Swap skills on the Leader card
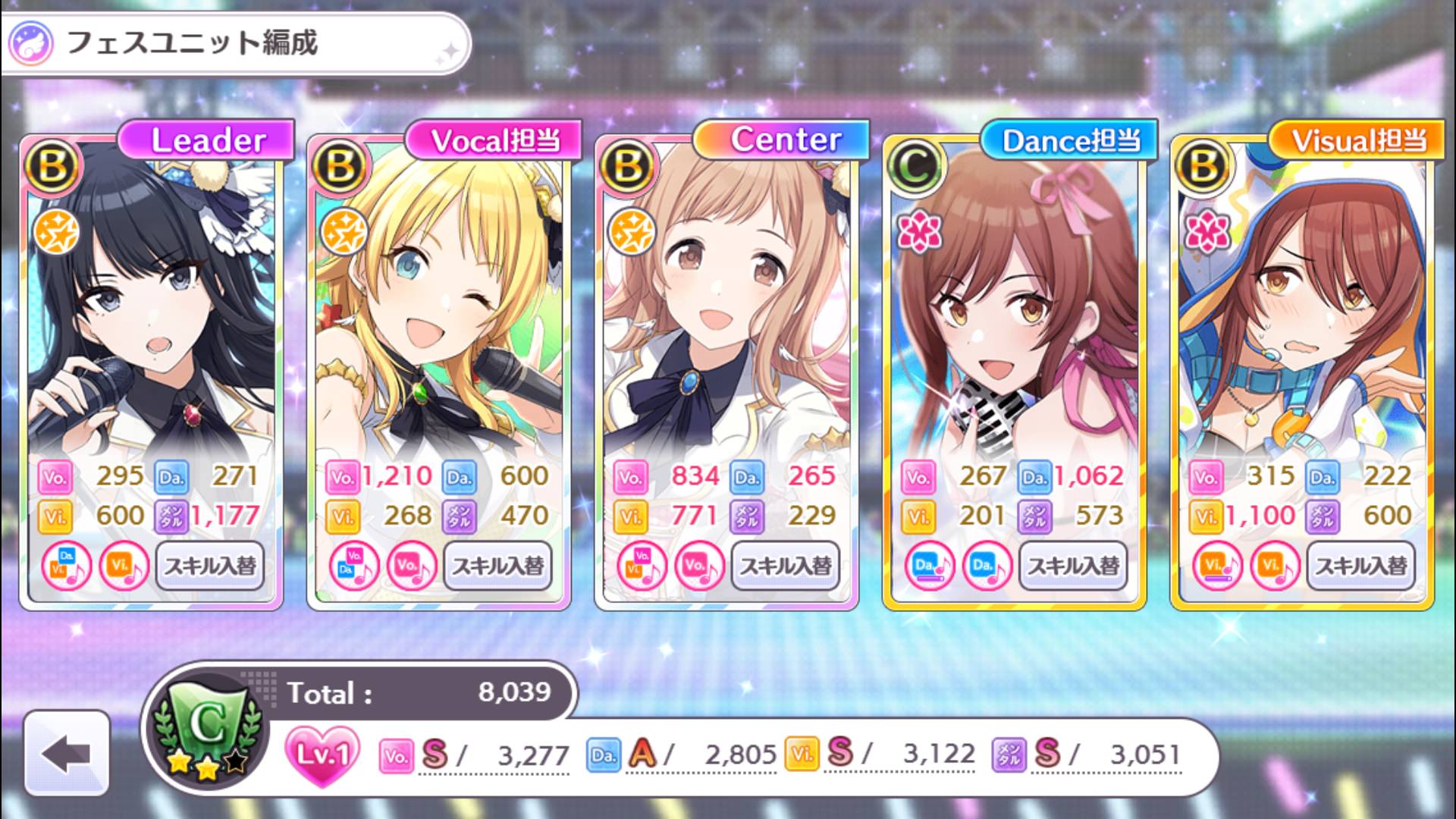Image resolution: width=1456 pixels, height=819 pixels. pos(210,566)
